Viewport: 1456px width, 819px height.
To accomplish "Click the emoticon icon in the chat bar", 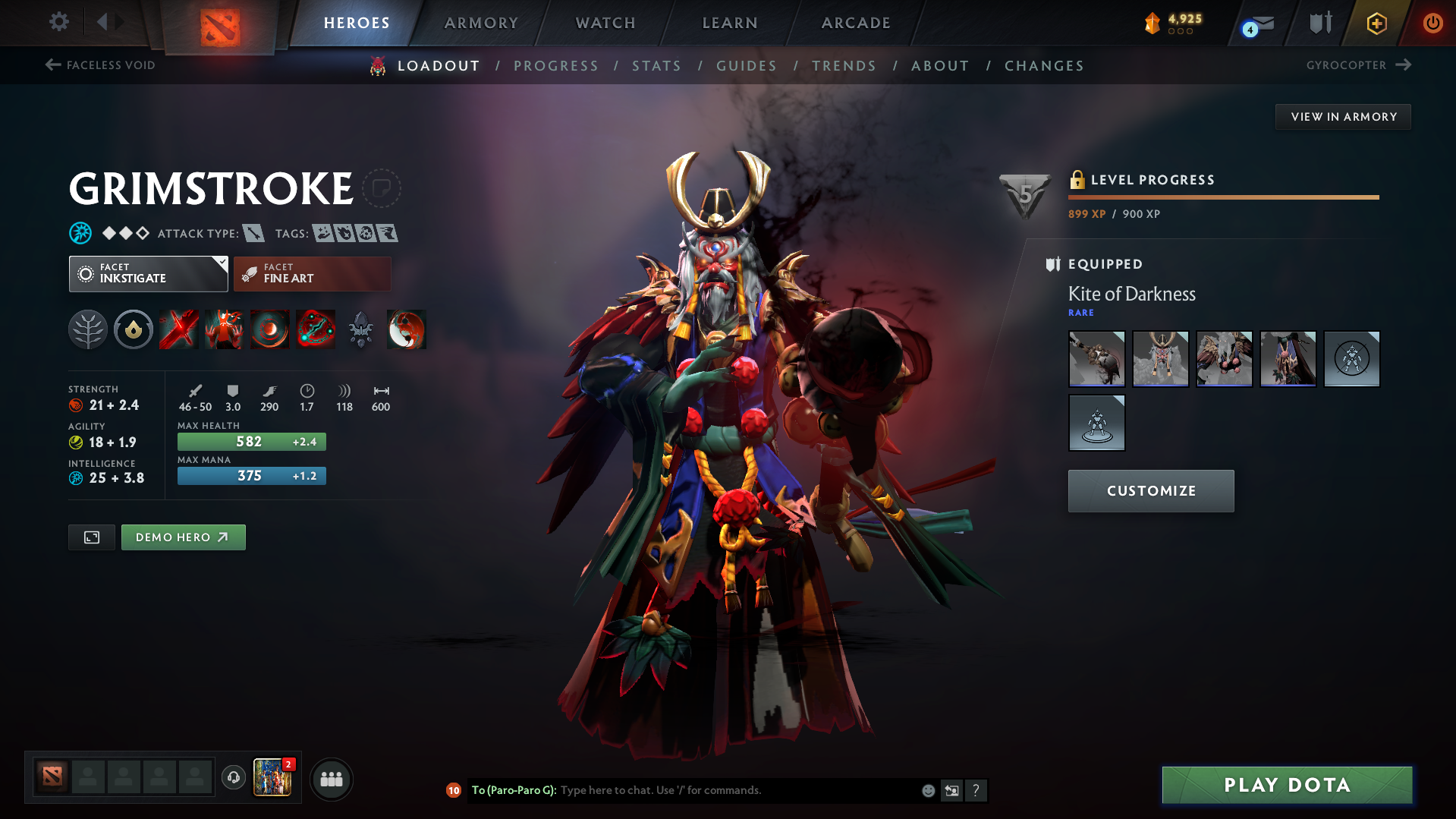I will pos(927,790).
